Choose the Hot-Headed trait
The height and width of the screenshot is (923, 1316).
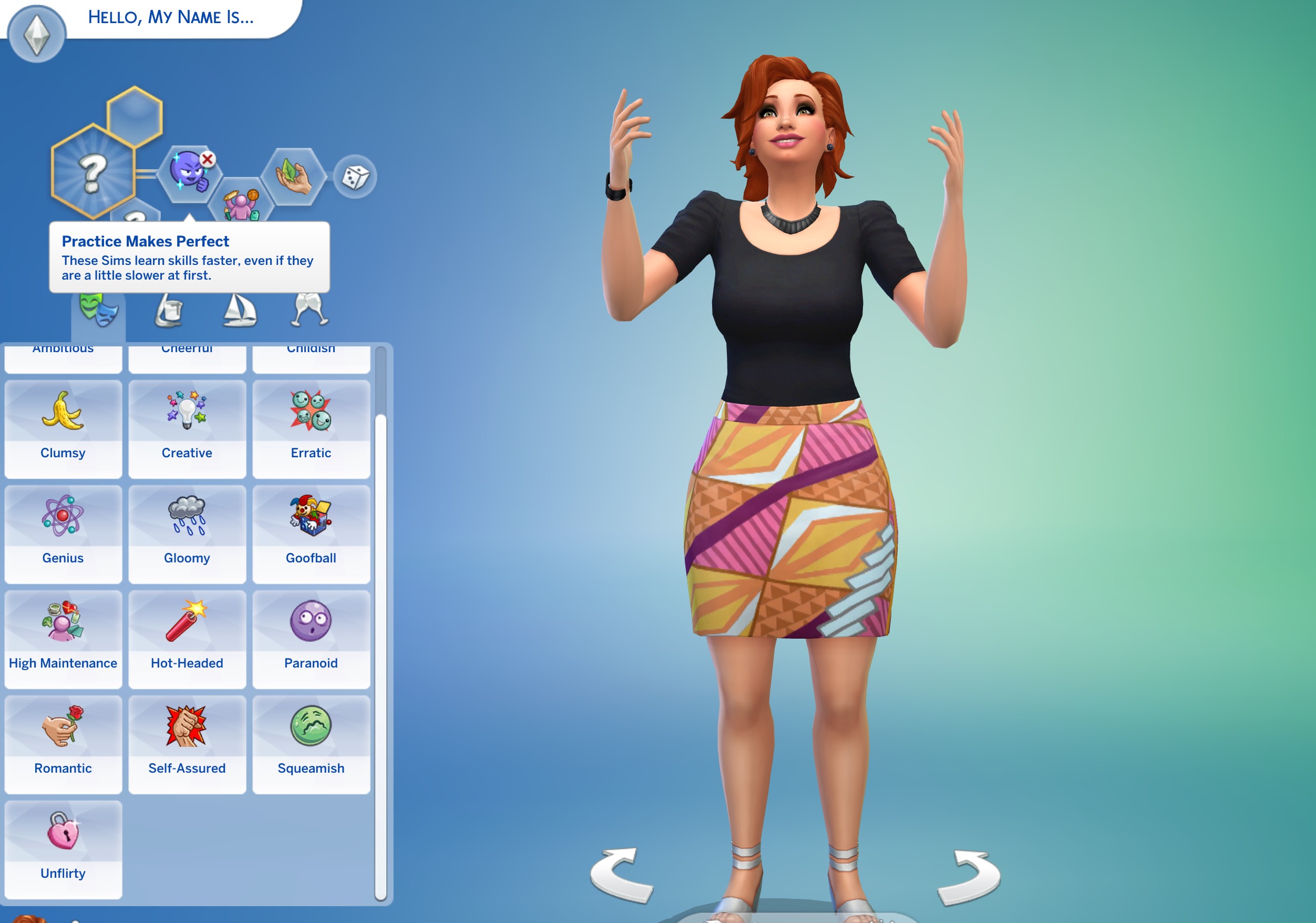click(x=187, y=639)
